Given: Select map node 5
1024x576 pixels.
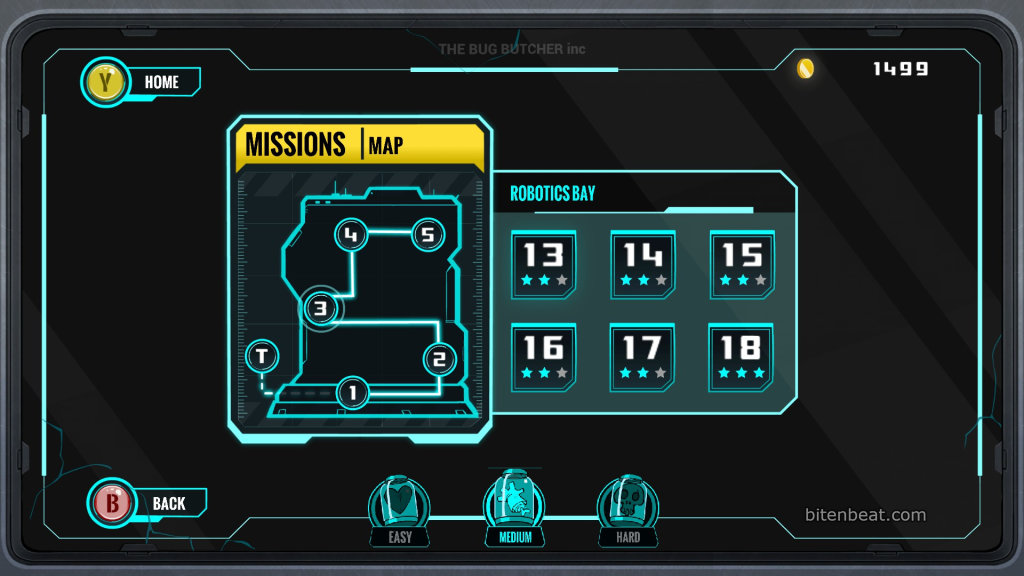Looking at the screenshot, I should pos(427,235).
